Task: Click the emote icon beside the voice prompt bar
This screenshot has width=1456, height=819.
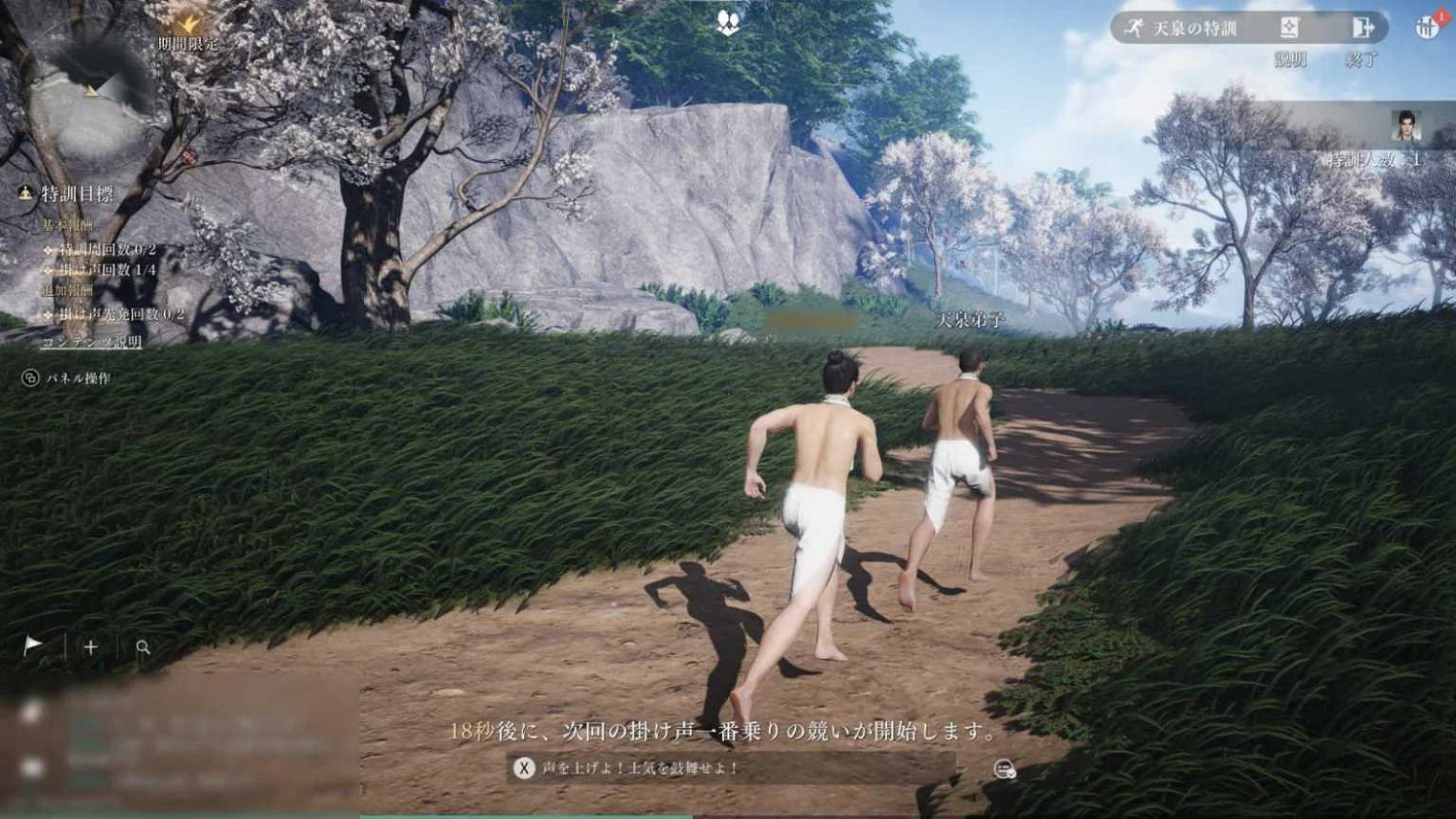Action: point(1005,770)
